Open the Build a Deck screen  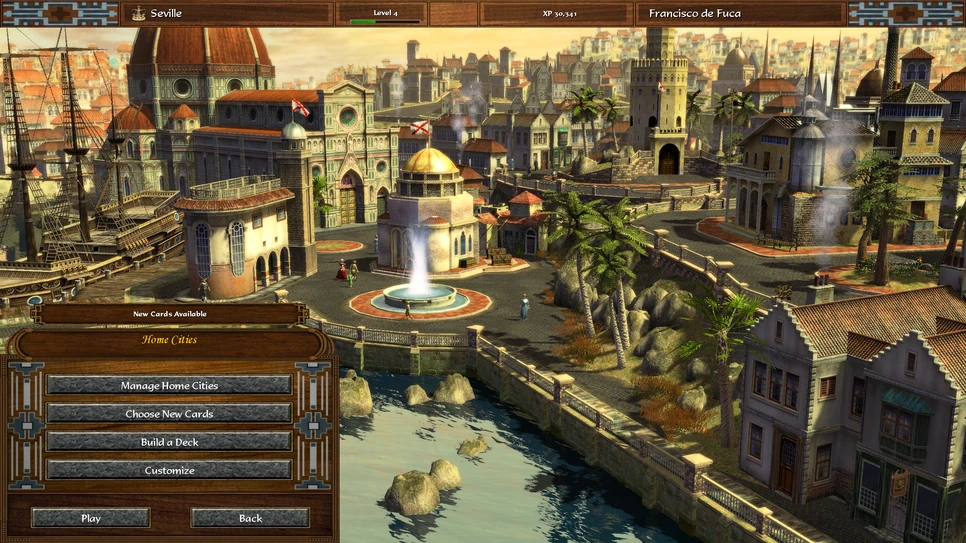point(169,441)
